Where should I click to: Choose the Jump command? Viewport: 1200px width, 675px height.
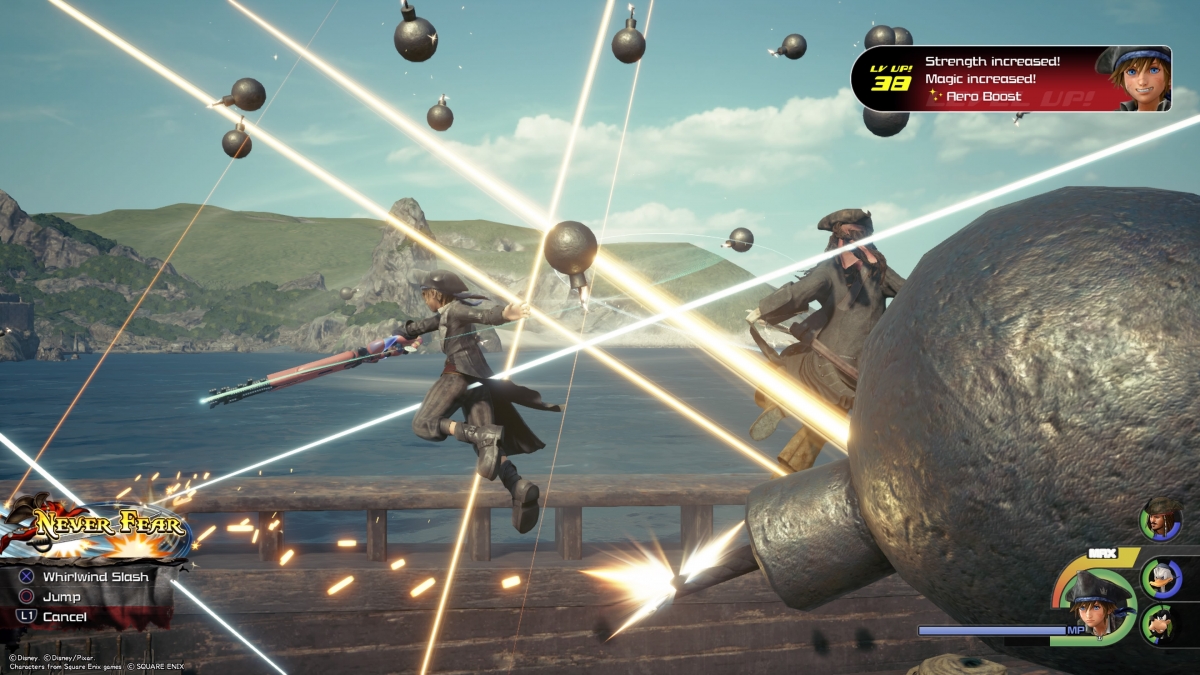pos(62,597)
